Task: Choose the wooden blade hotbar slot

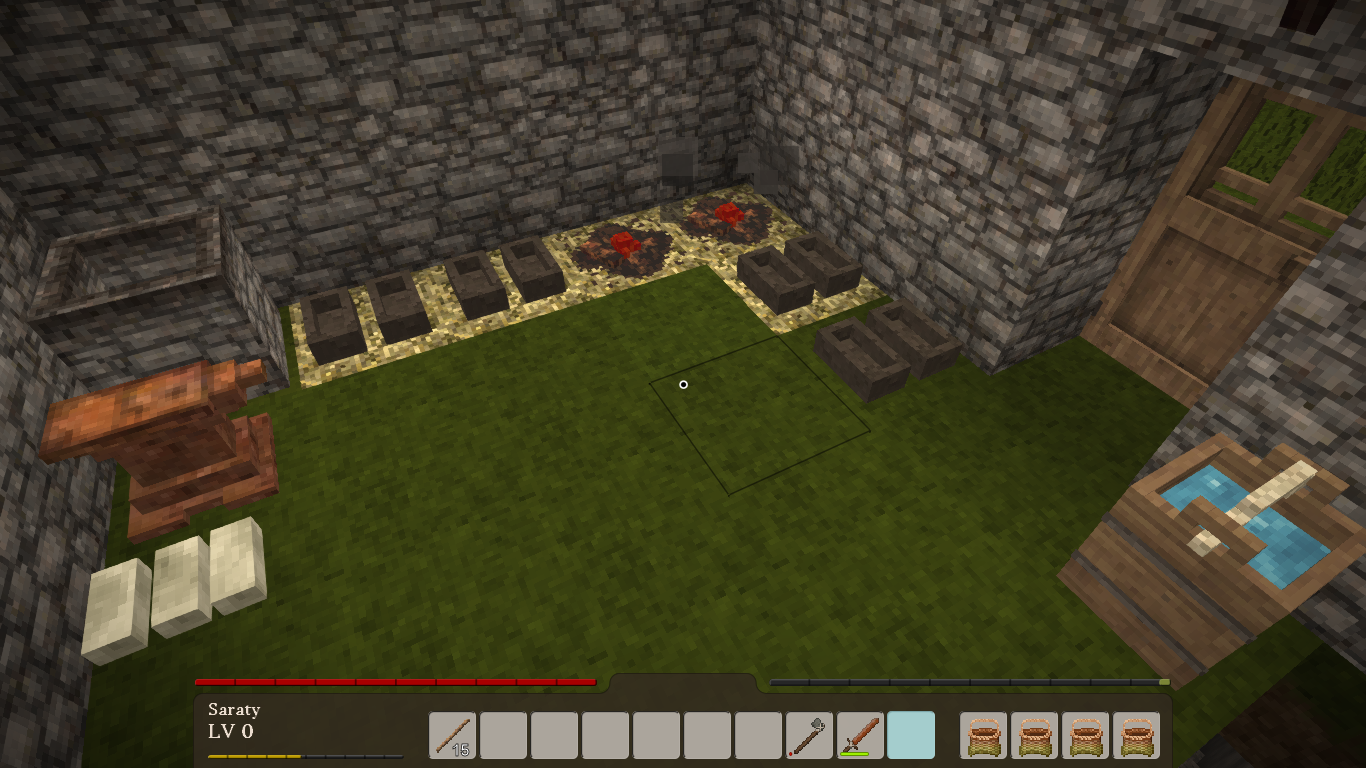Action: 861,735
